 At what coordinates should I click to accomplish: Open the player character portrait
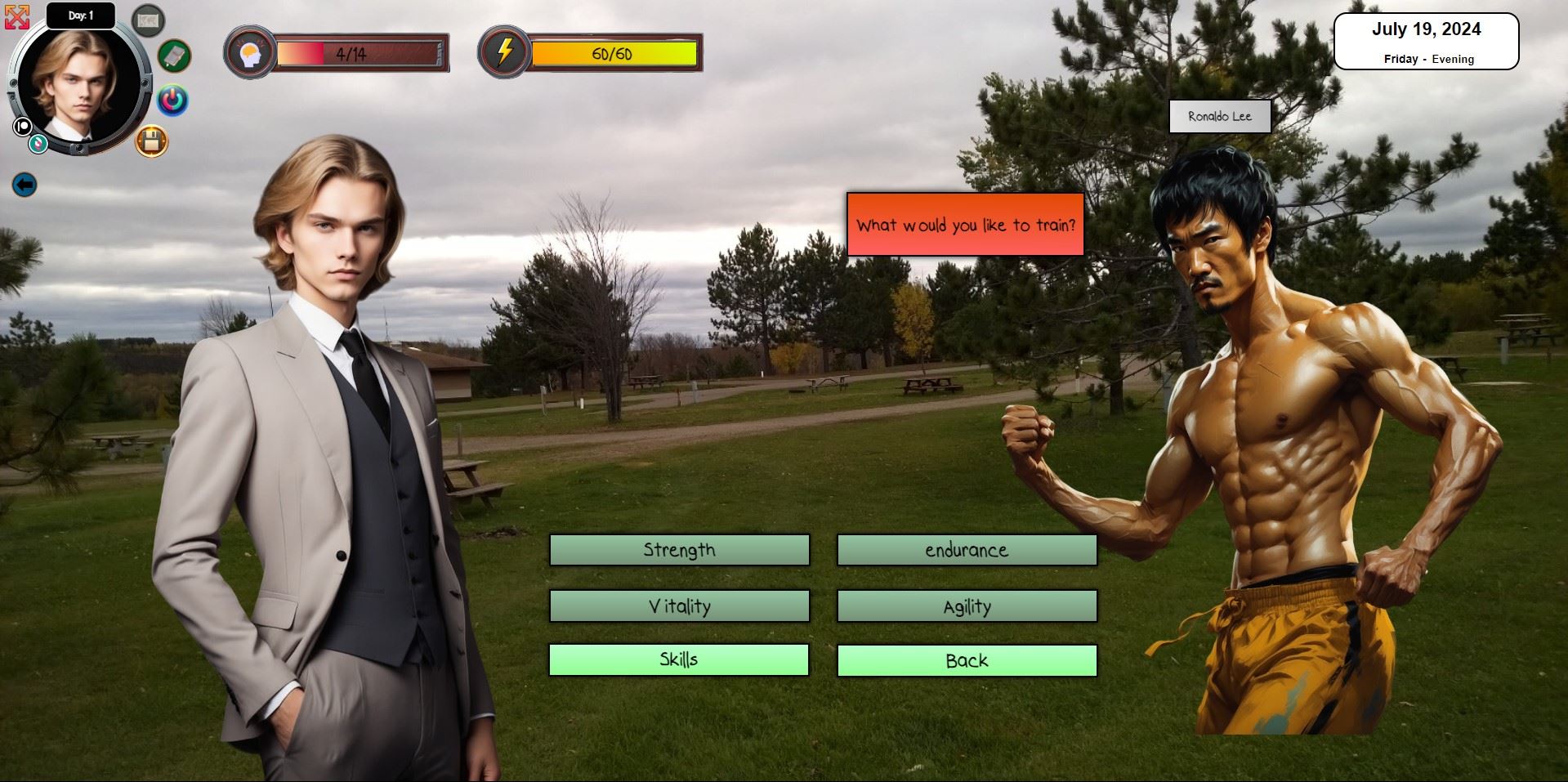[x=78, y=86]
